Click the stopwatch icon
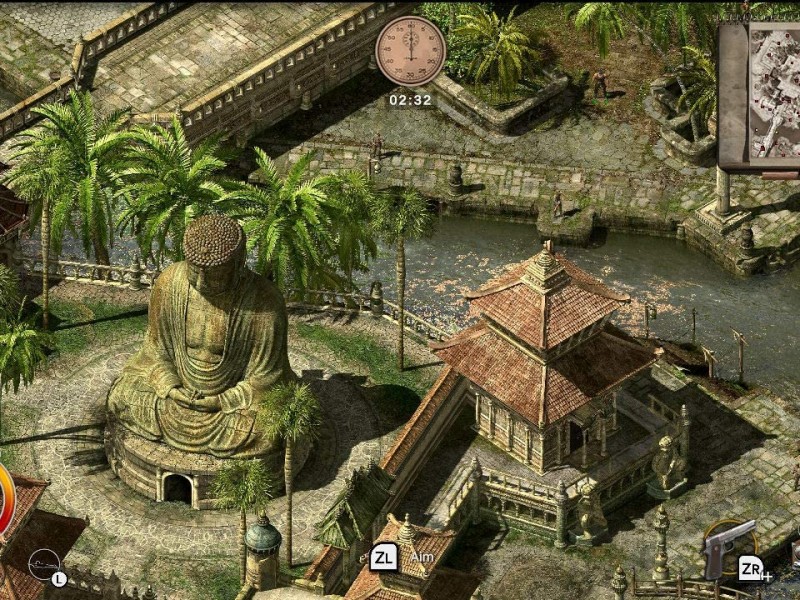The image size is (800, 600). [x=410, y=50]
